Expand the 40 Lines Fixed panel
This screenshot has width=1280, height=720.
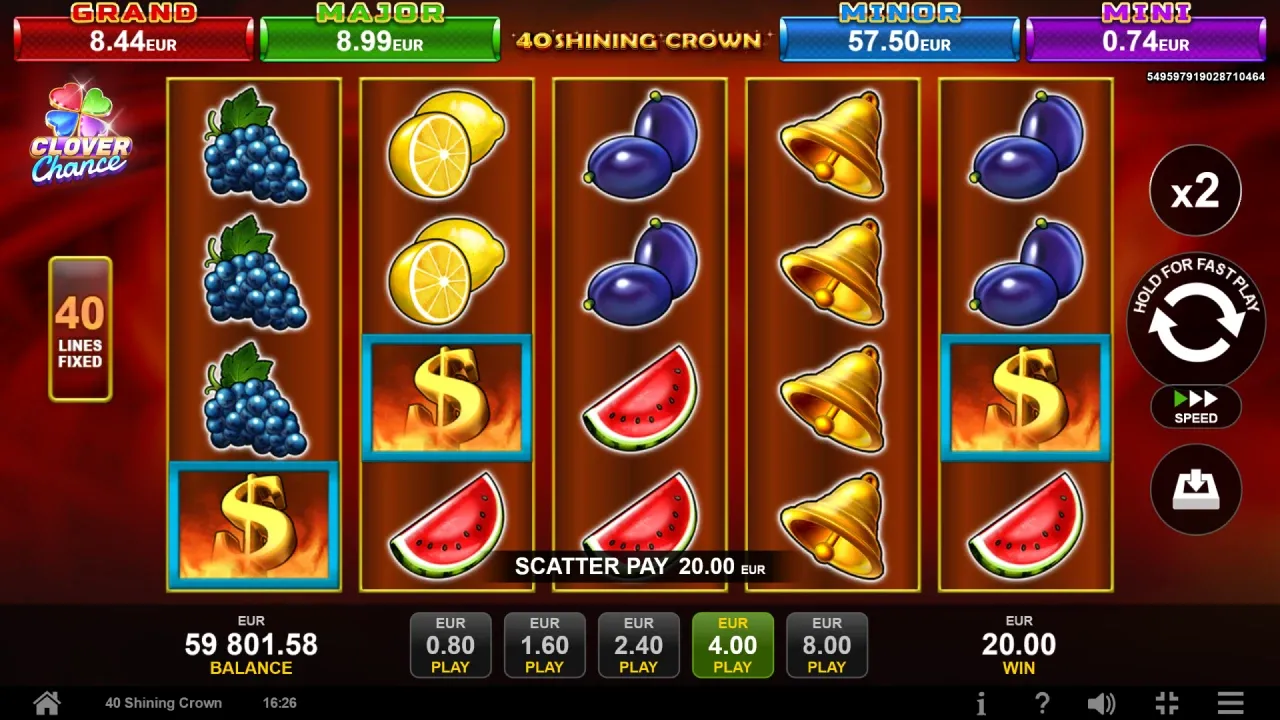coord(80,330)
